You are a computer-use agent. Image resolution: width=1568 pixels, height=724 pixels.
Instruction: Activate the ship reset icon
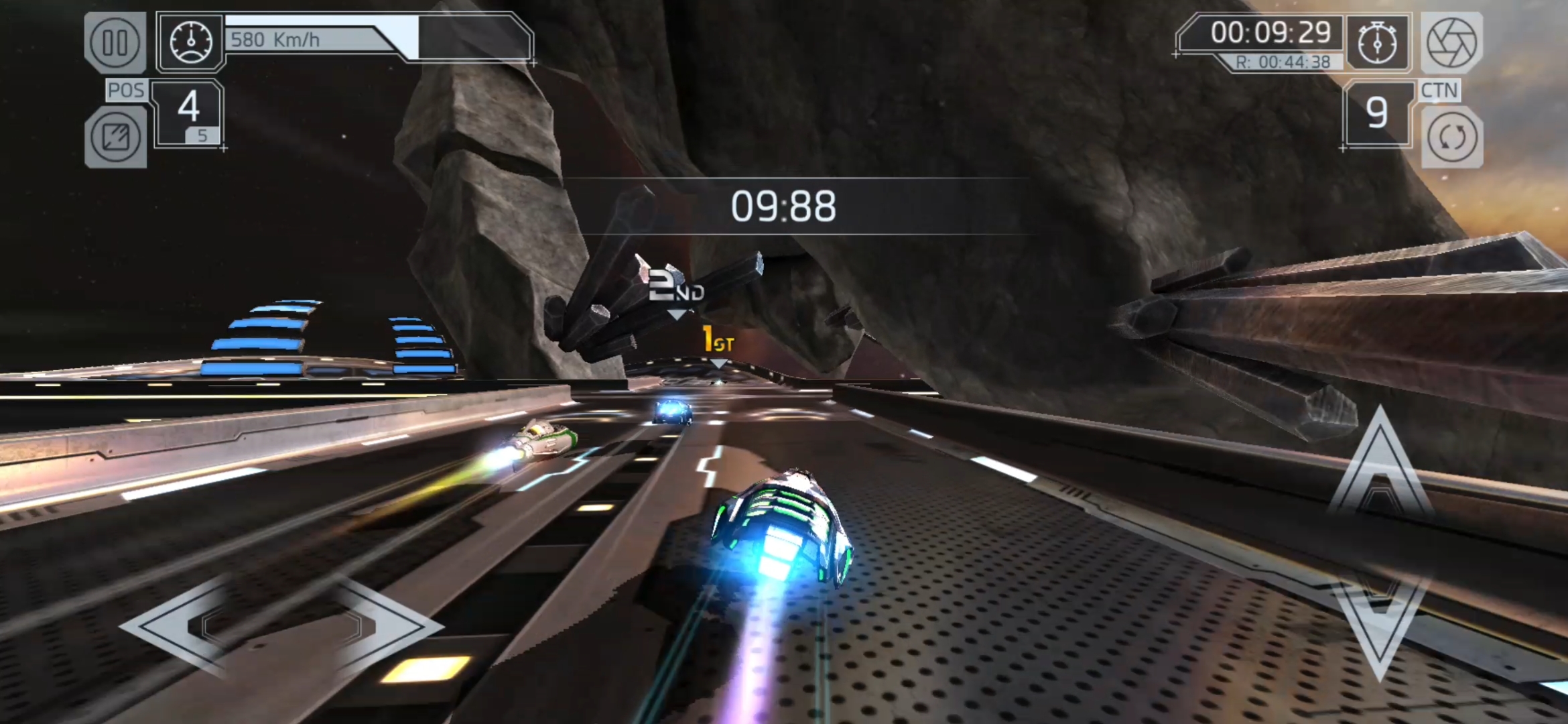1453,137
